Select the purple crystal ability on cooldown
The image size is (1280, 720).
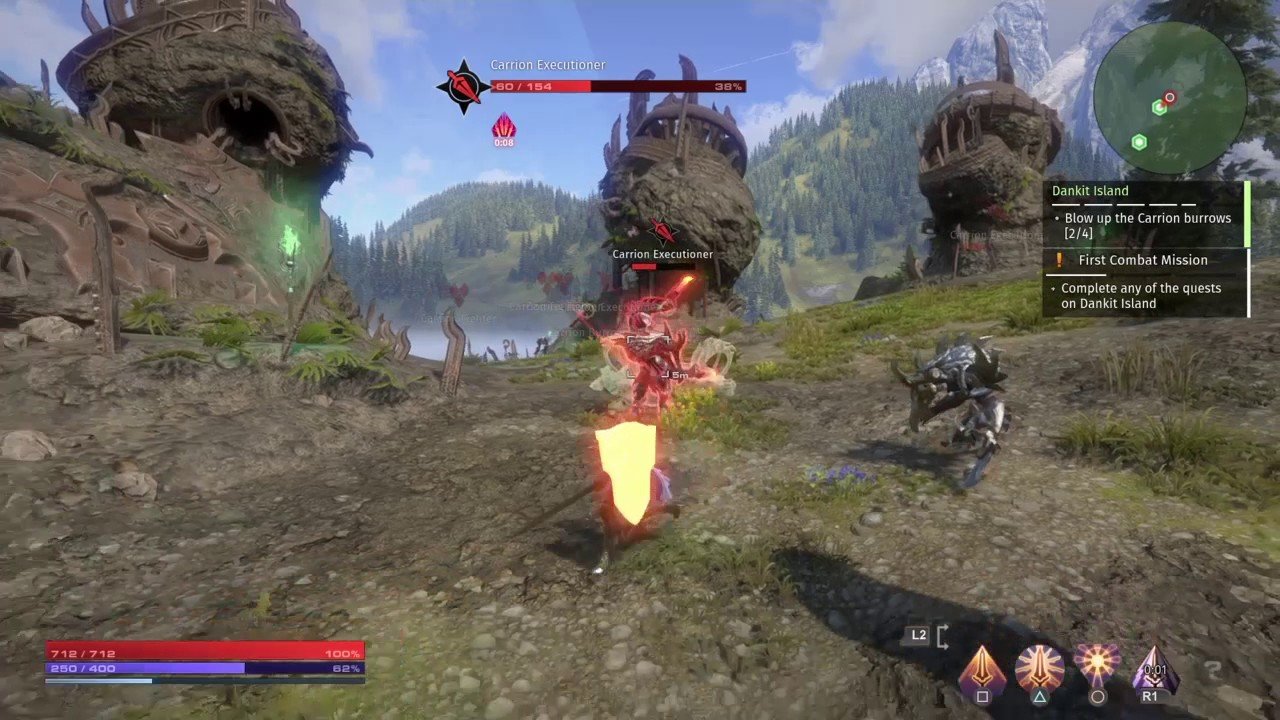[x=1154, y=668]
